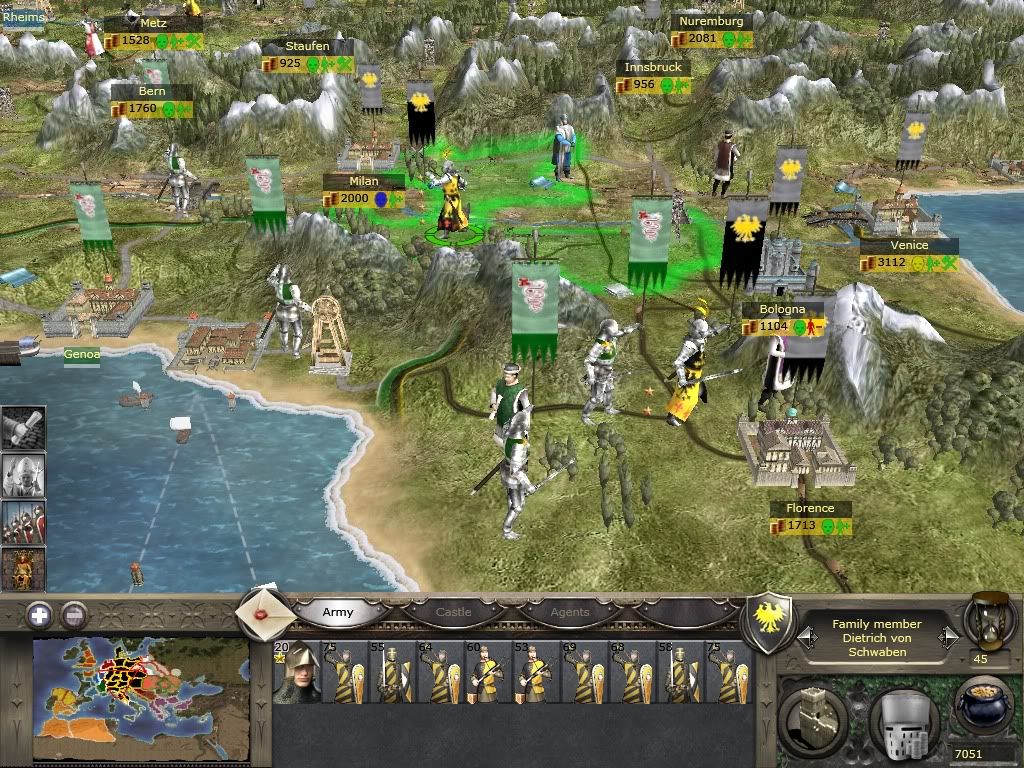View the soldiers event notification
The width and height of the screenshot is (1024, 768).
coord(23,522)
